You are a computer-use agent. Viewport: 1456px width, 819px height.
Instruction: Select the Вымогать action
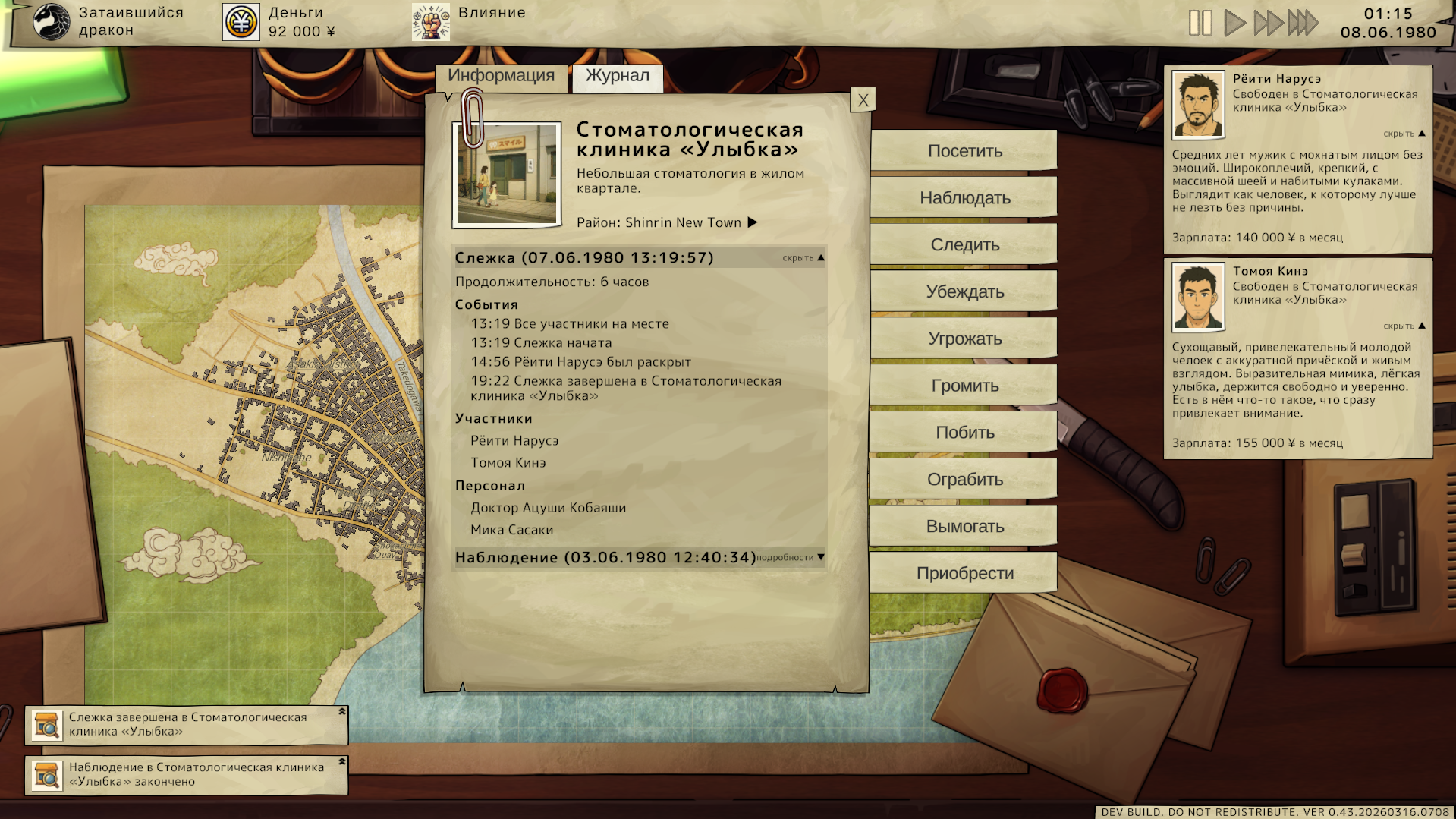tap(964, 527)
